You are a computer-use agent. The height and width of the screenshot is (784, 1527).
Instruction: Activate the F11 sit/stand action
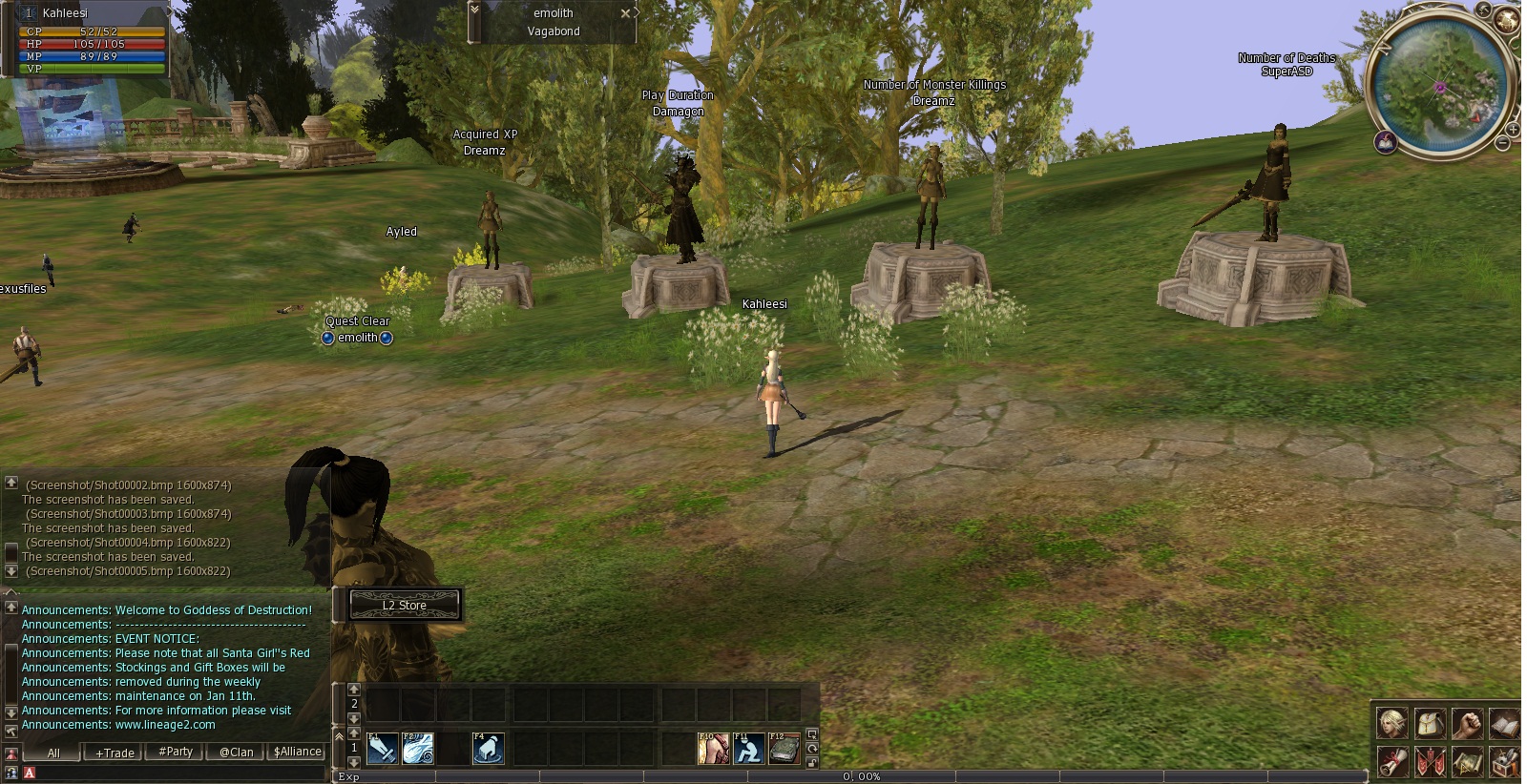(749, 749)
